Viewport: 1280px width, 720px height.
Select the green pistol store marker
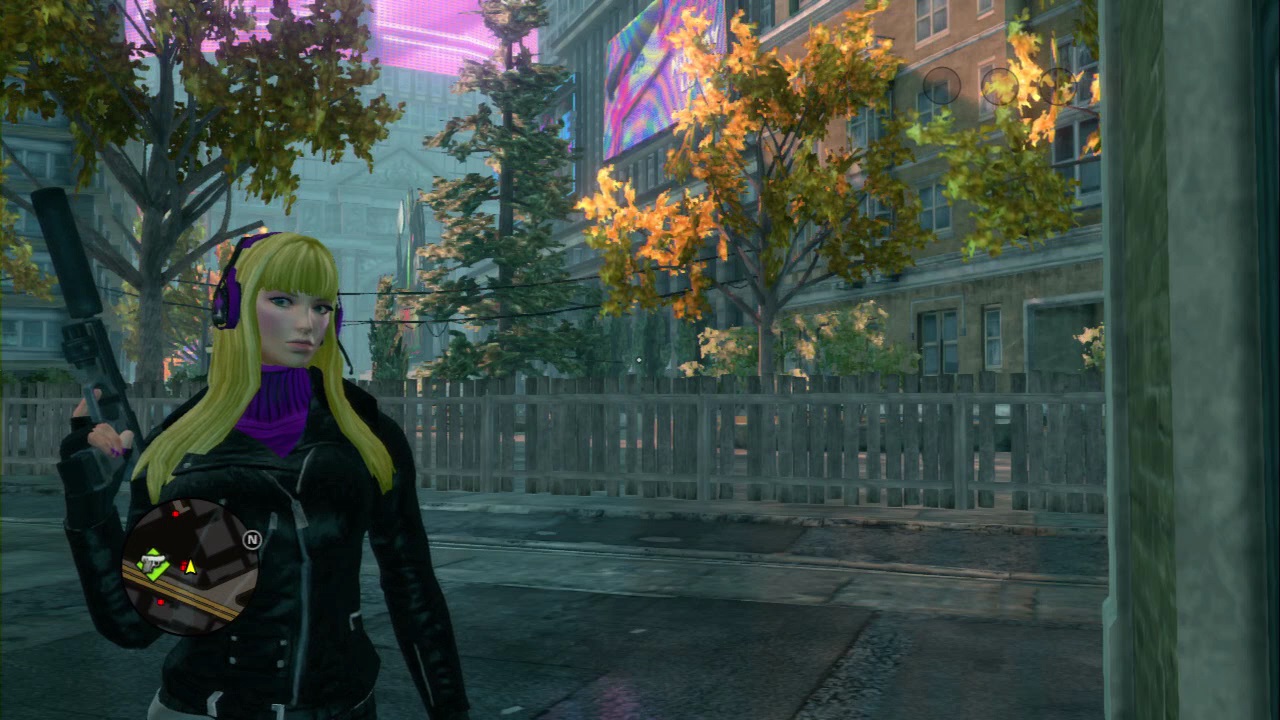click(x=153, y=565)
